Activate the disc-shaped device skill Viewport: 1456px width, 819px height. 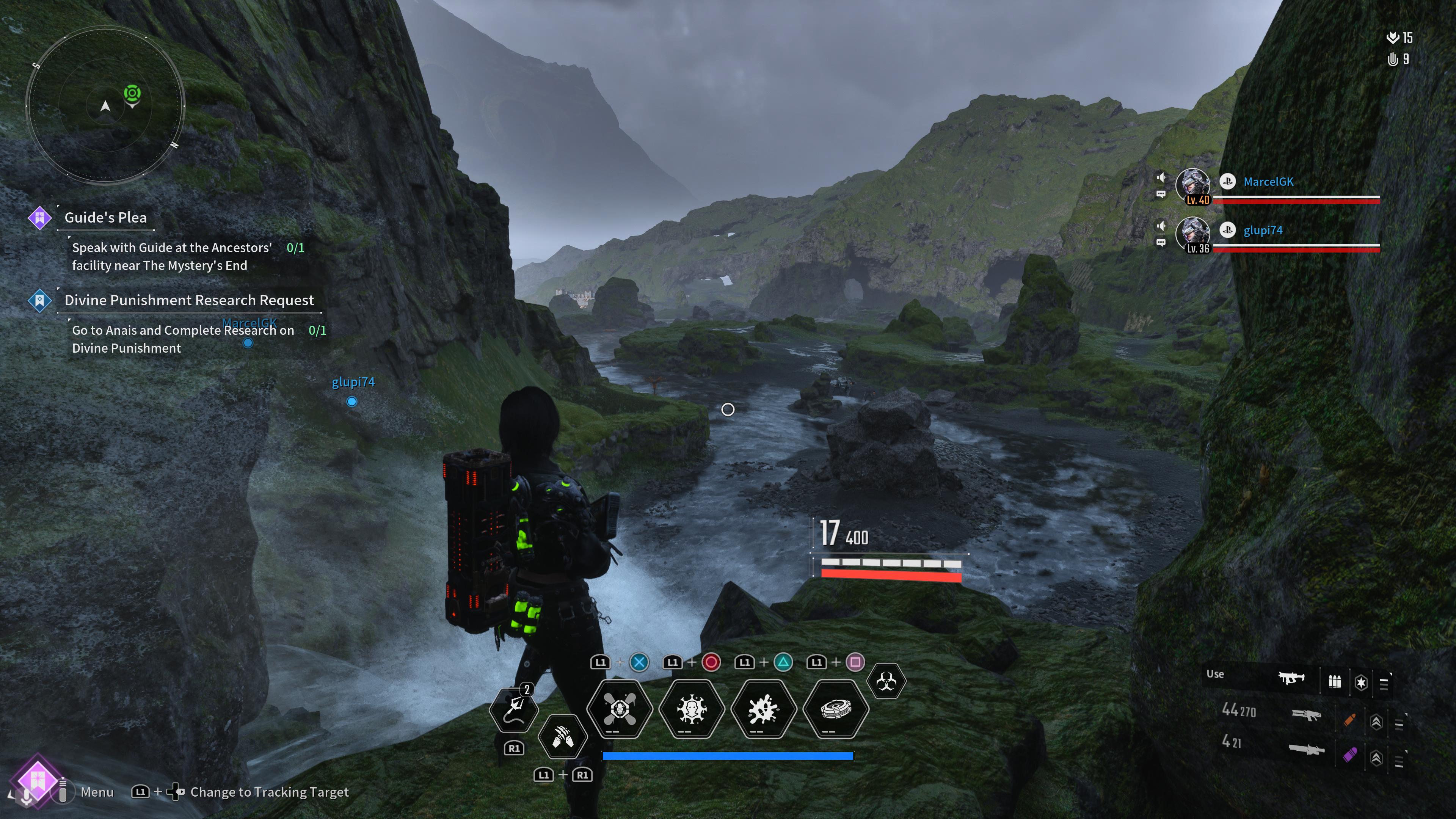(835, 709)
